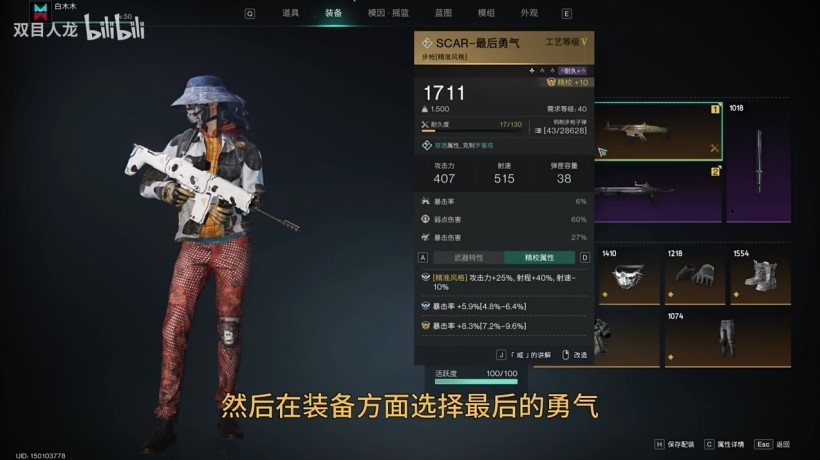
Task: Switch to the 精校属性 tab in weapon details
Action: (x=539, y=257)
